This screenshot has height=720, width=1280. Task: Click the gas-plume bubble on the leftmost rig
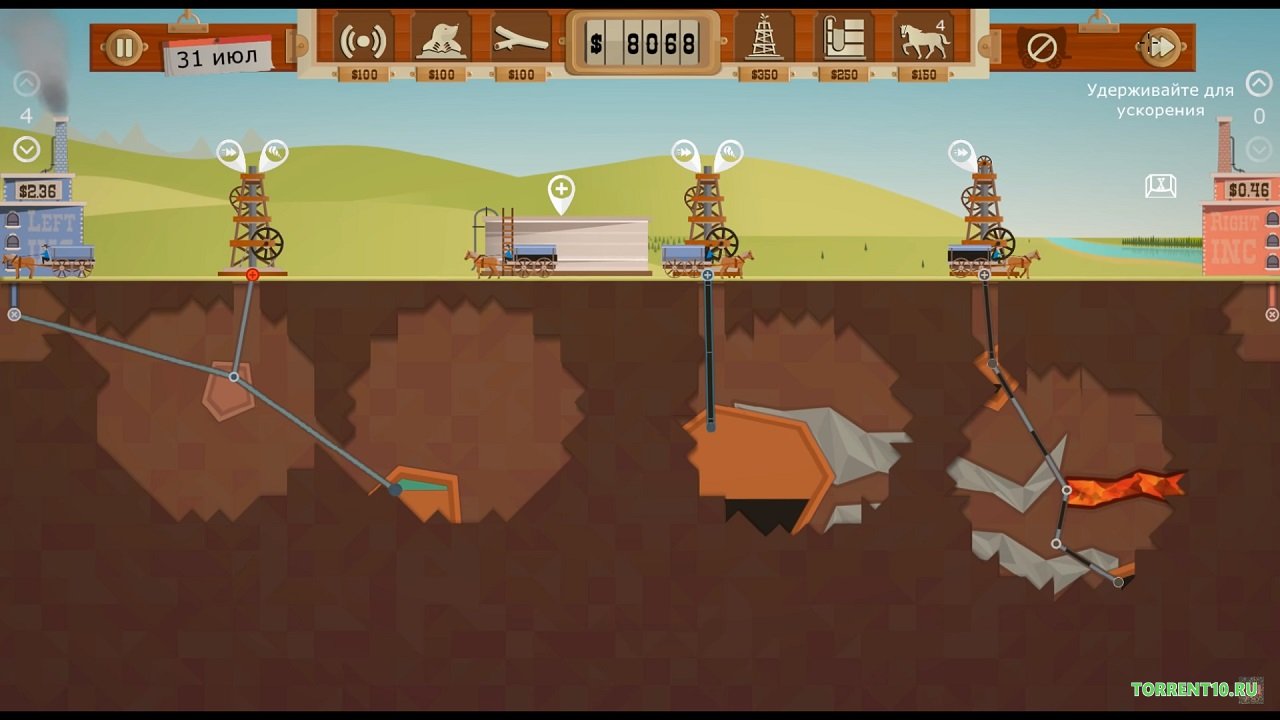click(x=274, y=153)
